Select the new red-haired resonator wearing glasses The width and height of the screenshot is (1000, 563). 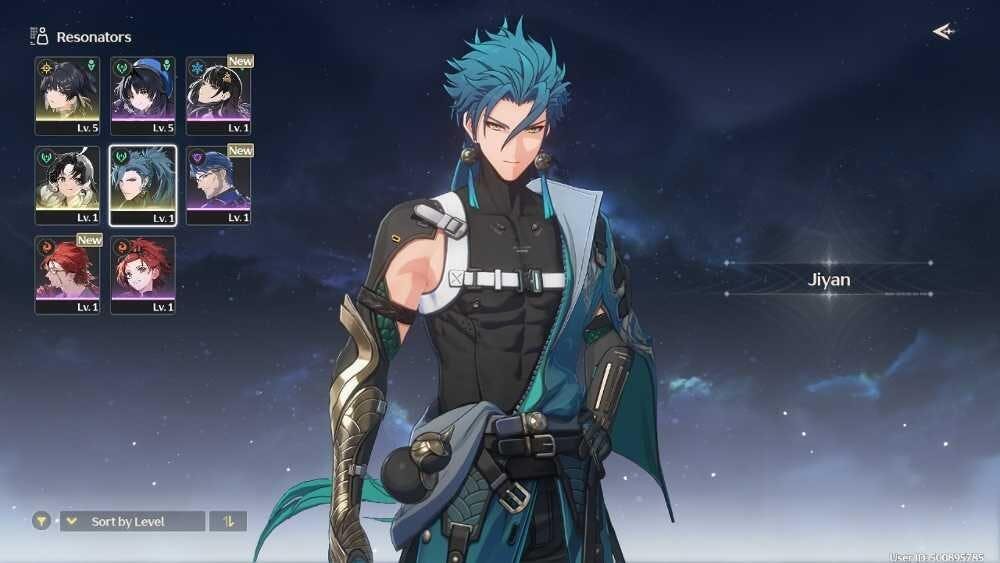tap(67, 274)
